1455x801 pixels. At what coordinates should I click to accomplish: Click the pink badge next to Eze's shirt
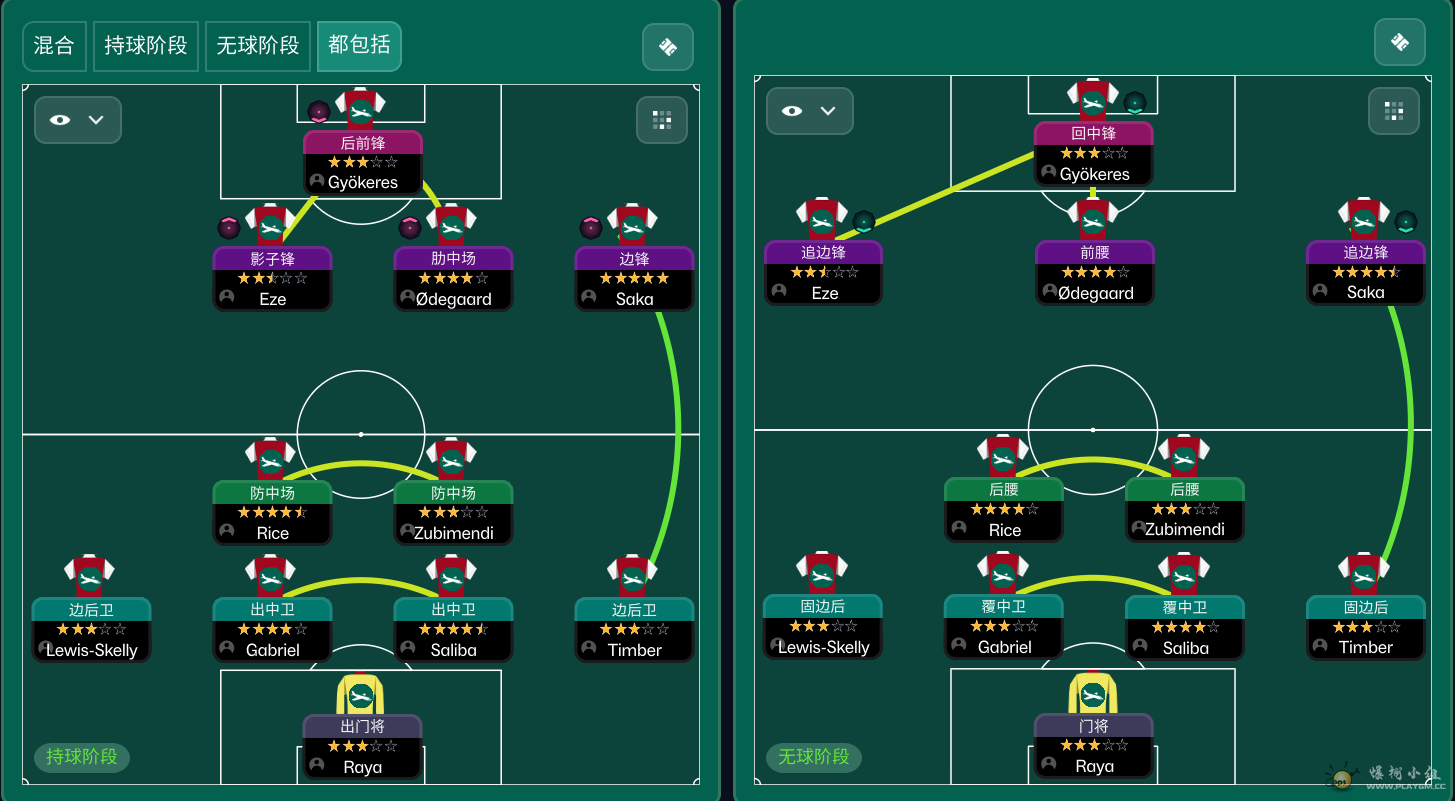coord(229,227)
